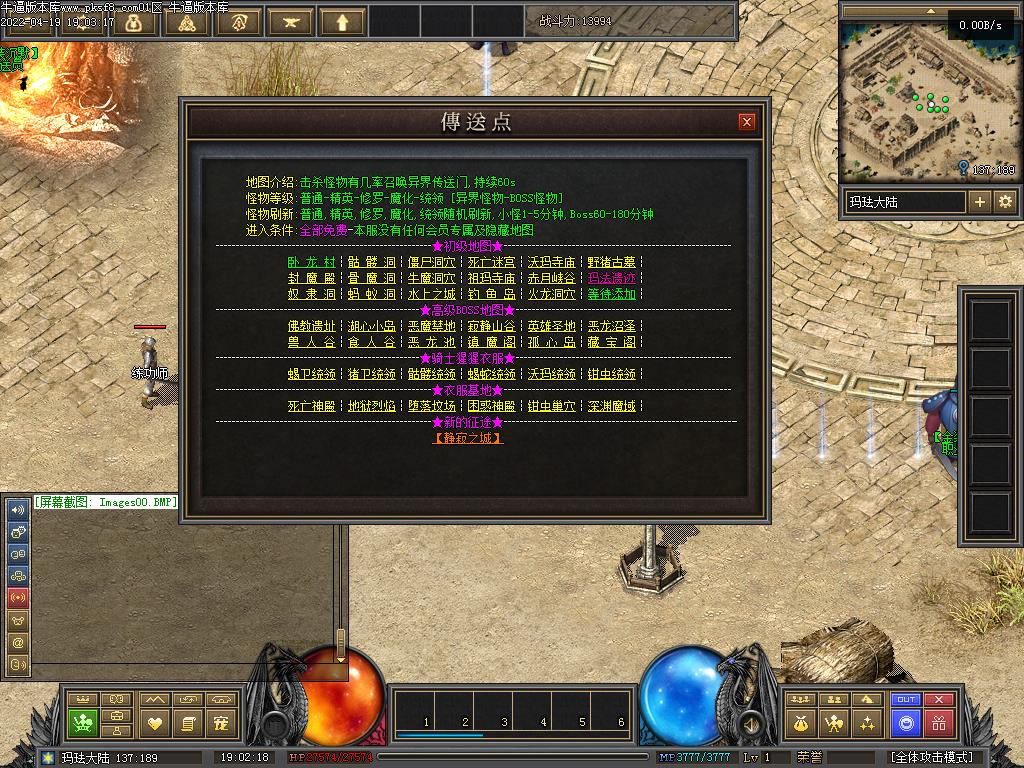Image resolution: width=1024 pixels, height=768 pixels.
Task: Go to the 藏宝阁 map
Action: pos(611,342)
